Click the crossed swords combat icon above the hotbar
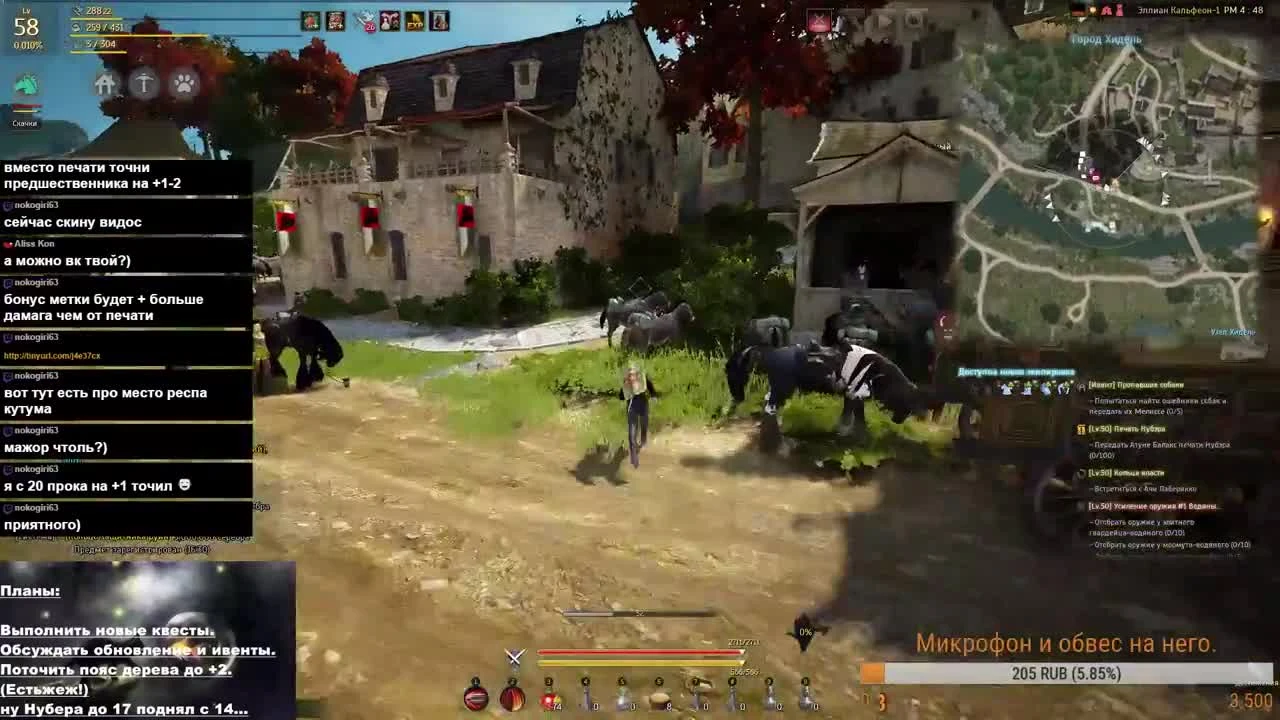 [513, 658]
